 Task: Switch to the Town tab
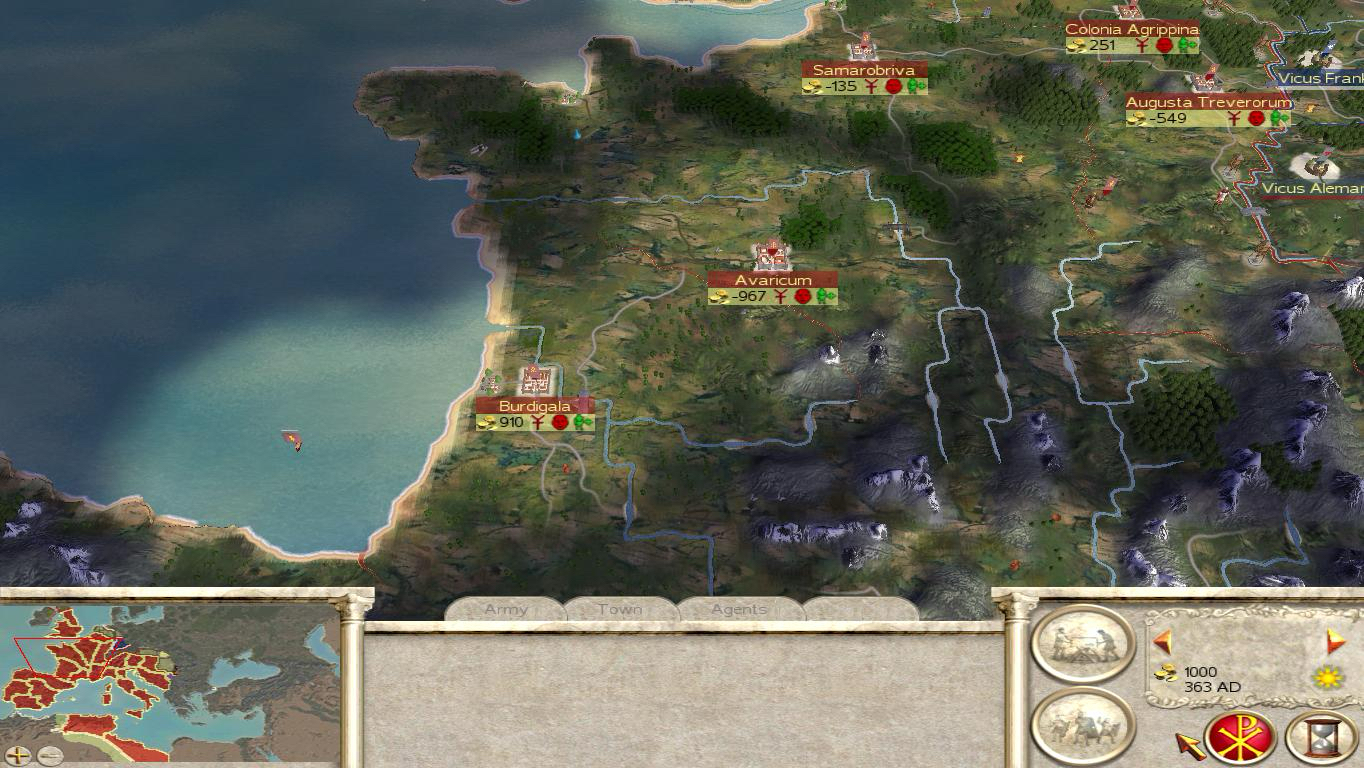click(x=620, y=609)
